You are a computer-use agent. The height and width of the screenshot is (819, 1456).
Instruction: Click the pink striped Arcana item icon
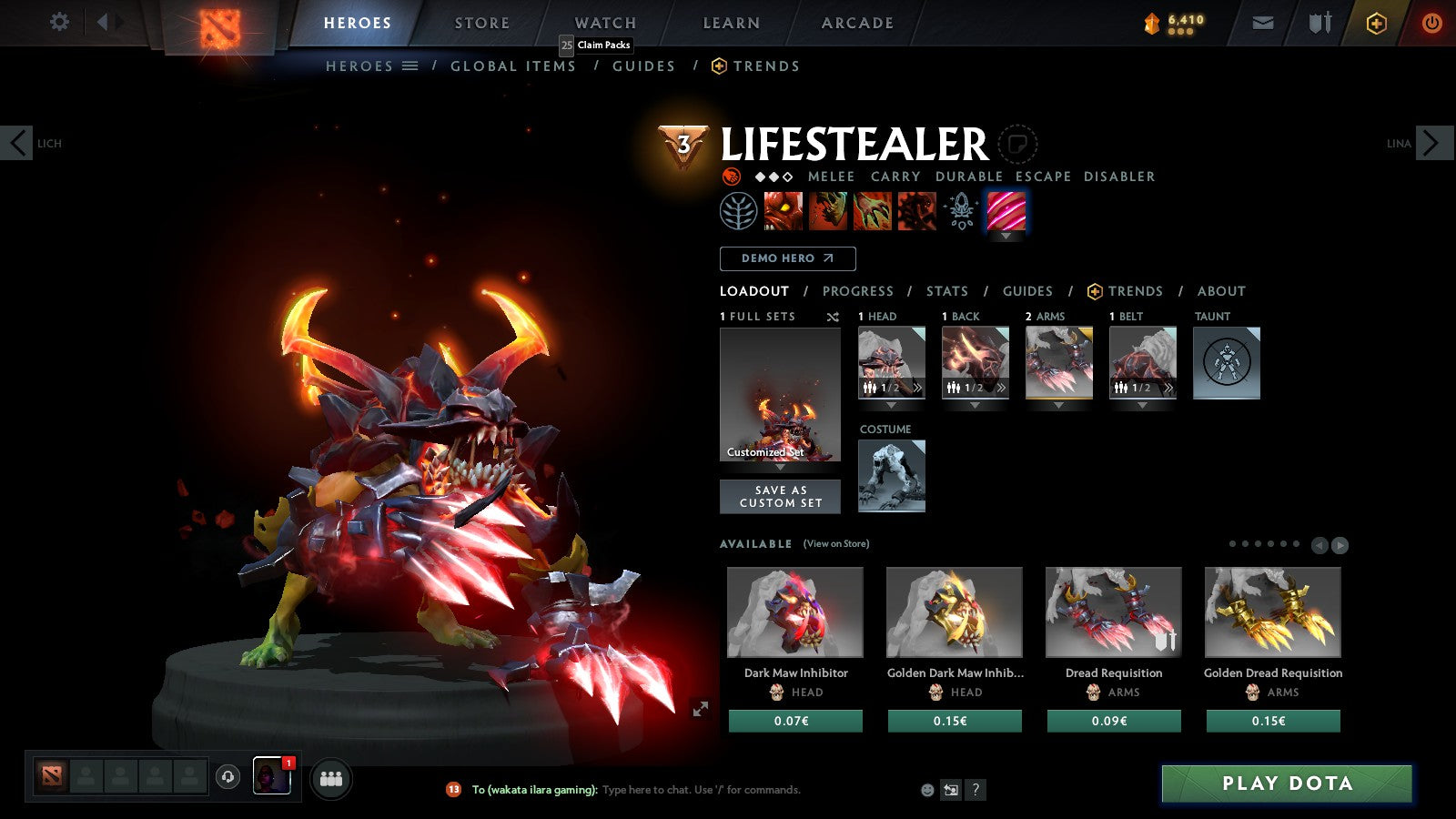click(x=1006, y=211)
